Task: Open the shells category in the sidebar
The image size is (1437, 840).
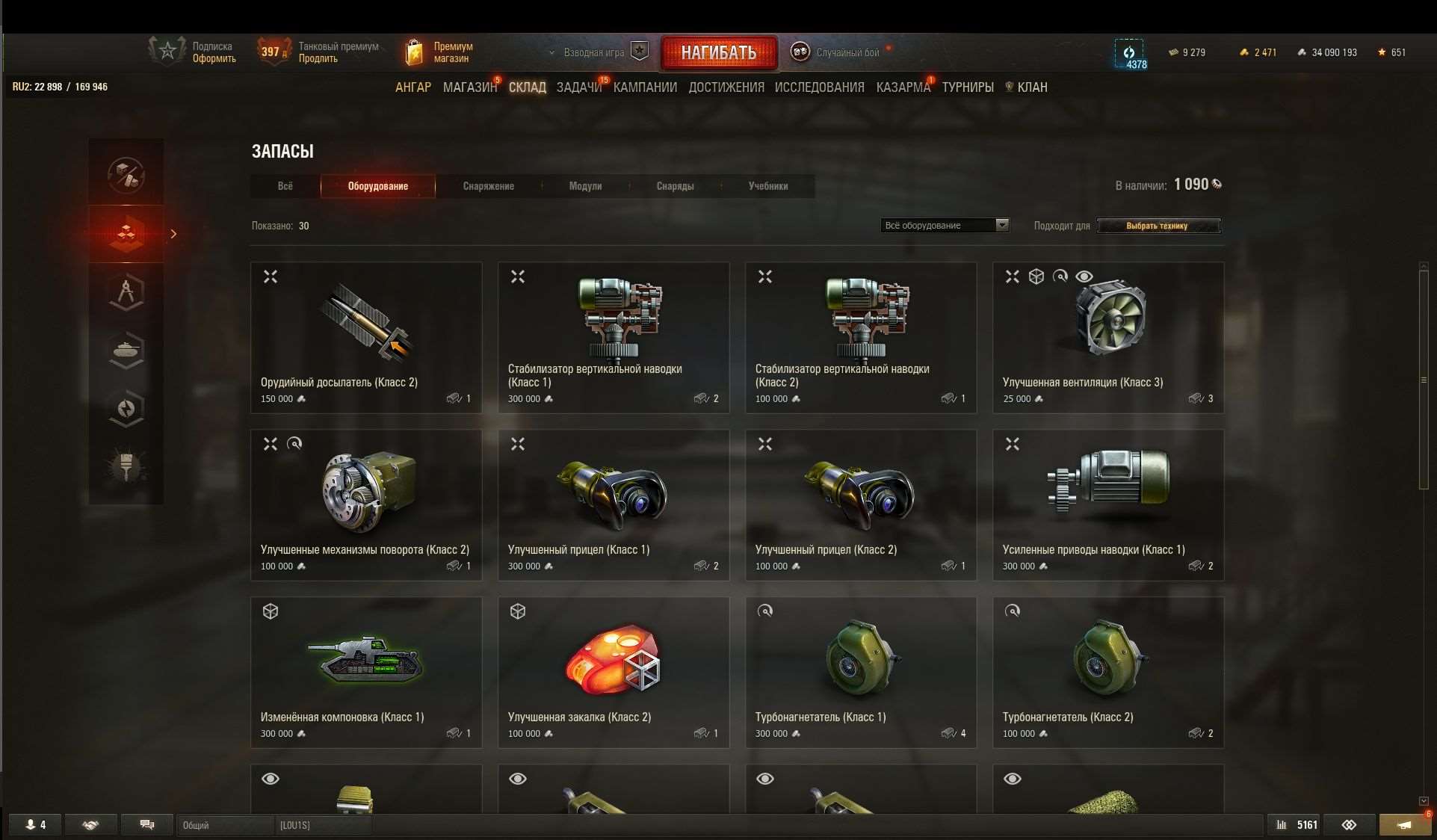Action: (126, 409)
